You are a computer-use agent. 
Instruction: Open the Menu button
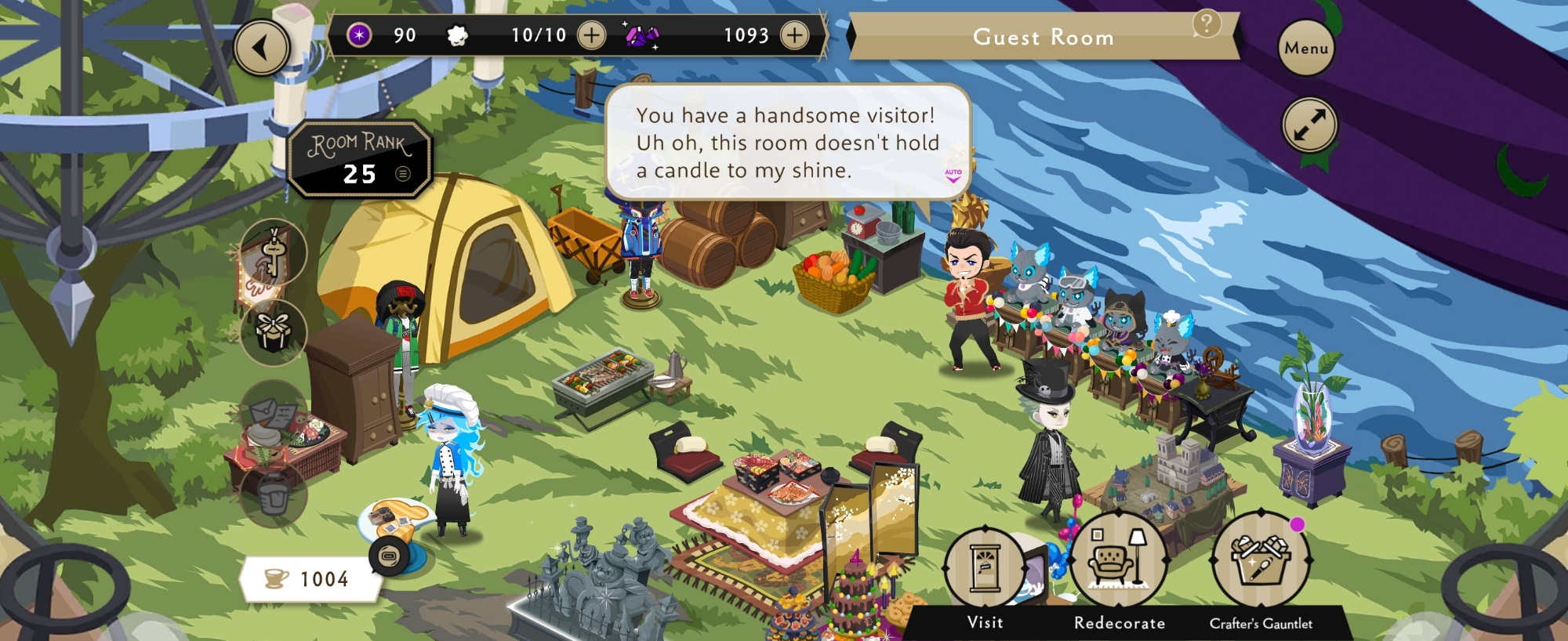(x=1305, y=48)
